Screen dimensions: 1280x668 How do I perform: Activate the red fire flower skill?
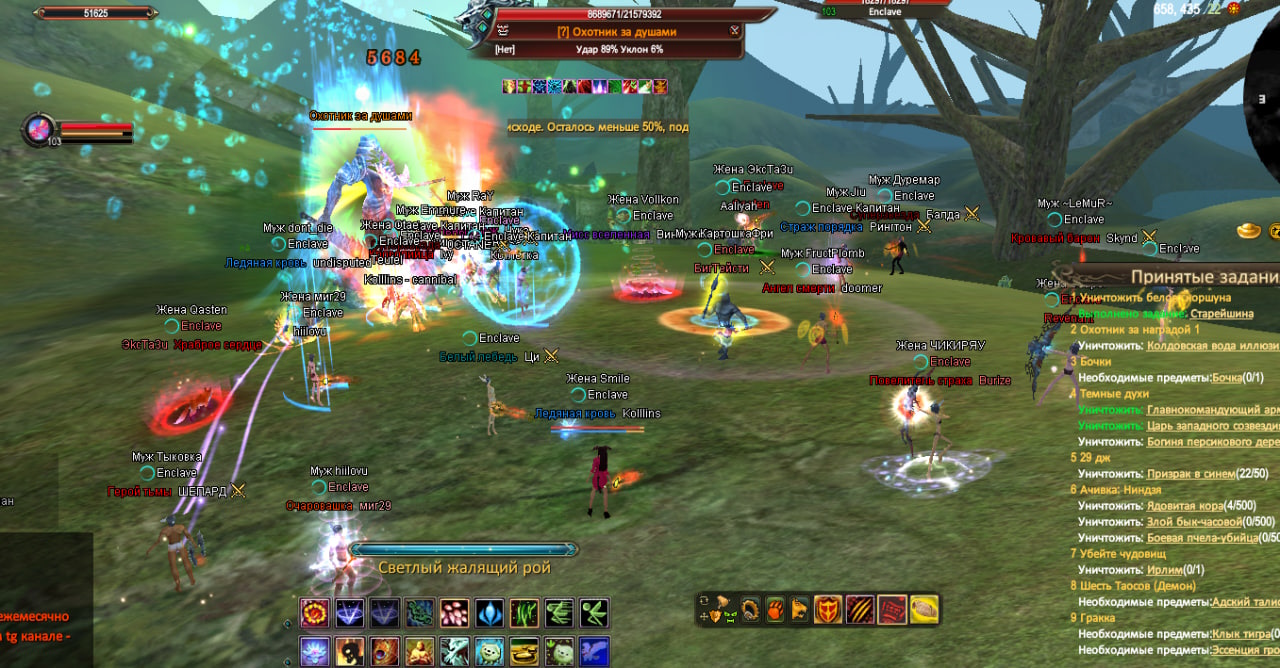(x=315, y=612)
